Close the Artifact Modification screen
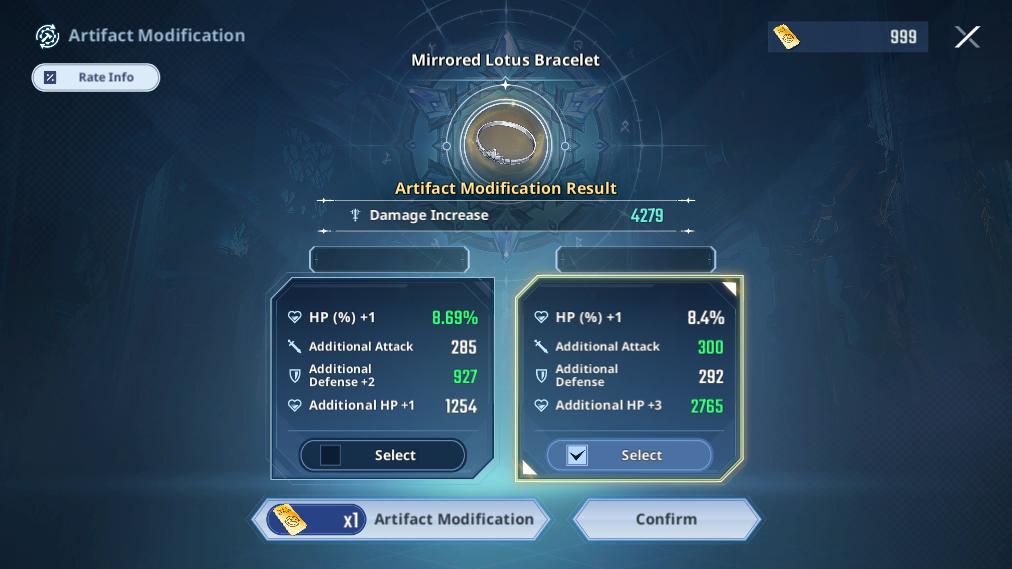Image resolution: width=1012 pixels, height=569 pixels. click(x=967, y=37)
